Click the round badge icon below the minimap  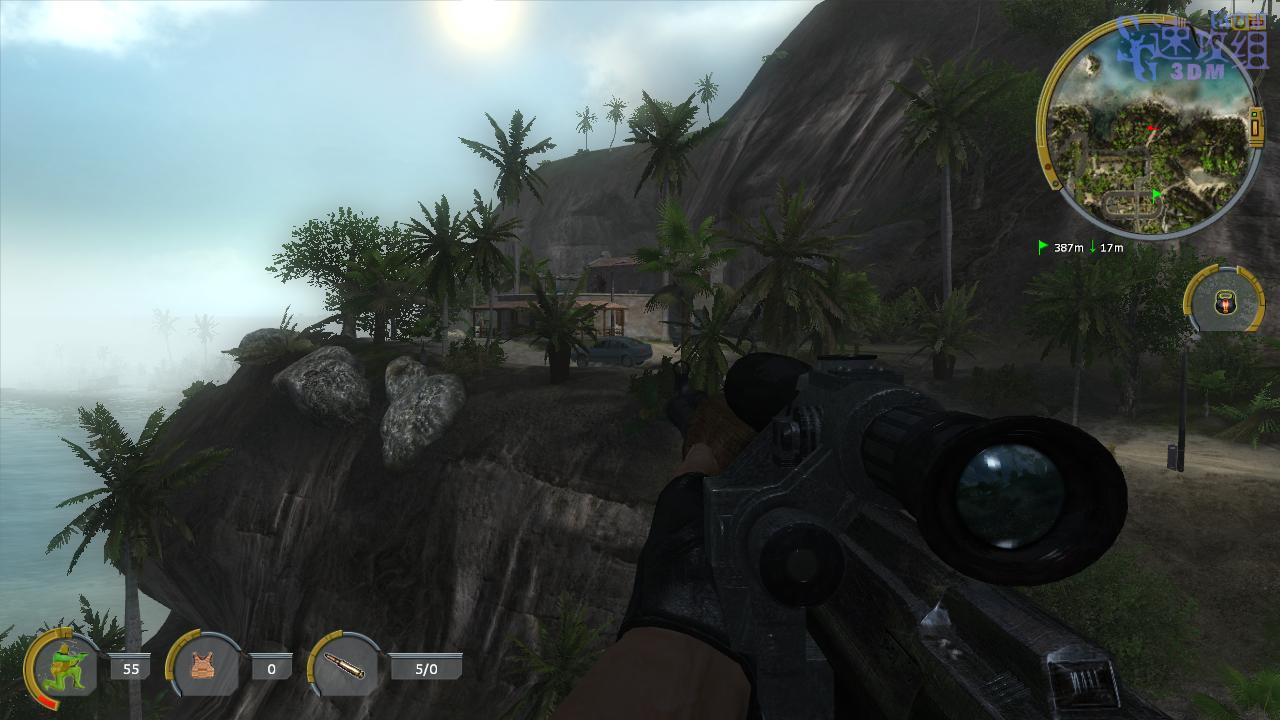point(1225,301)
